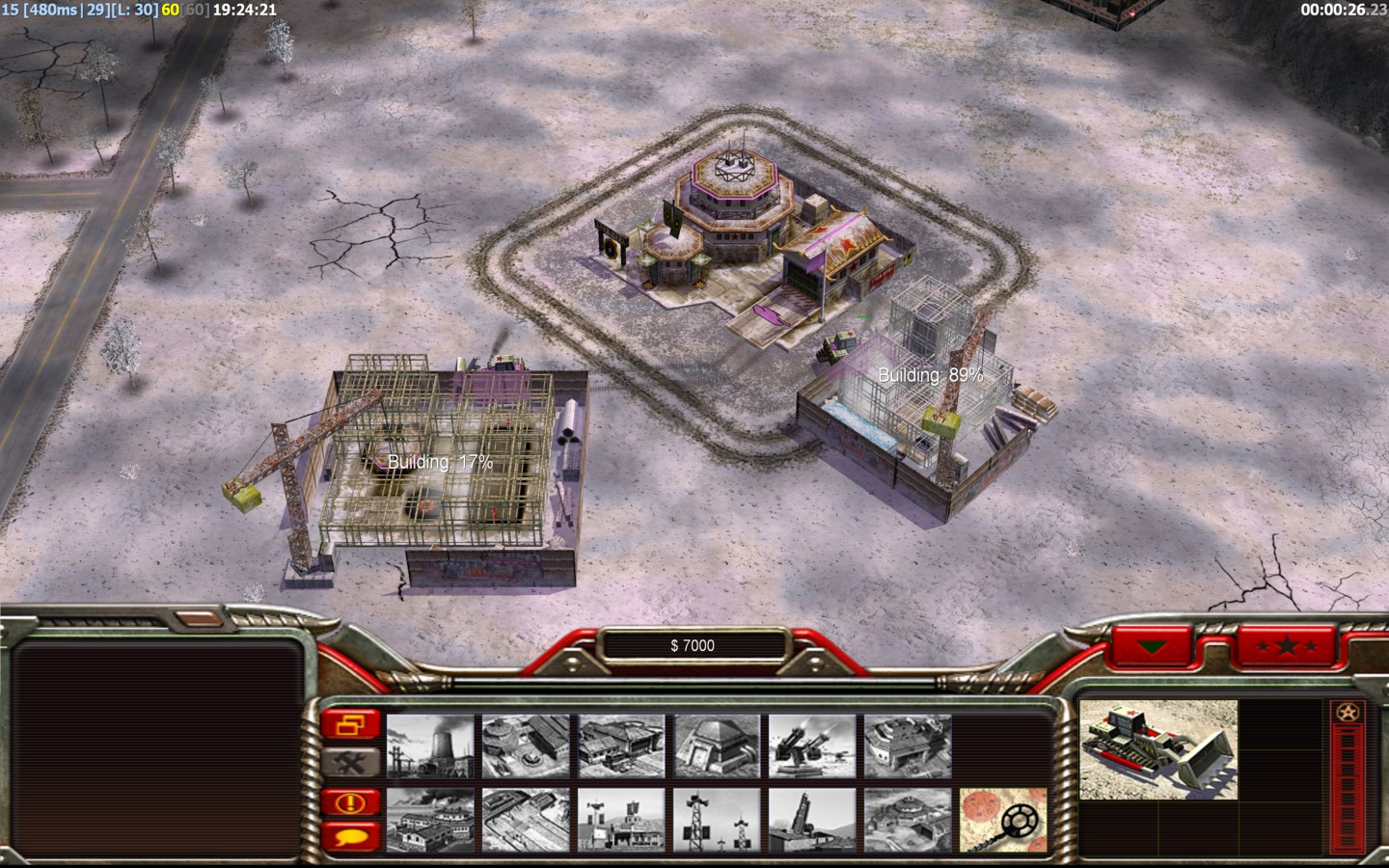The image size is (1389, 868).
Task: Select the Nuclear Missile silo icon
Action: (x=811, y=820)
